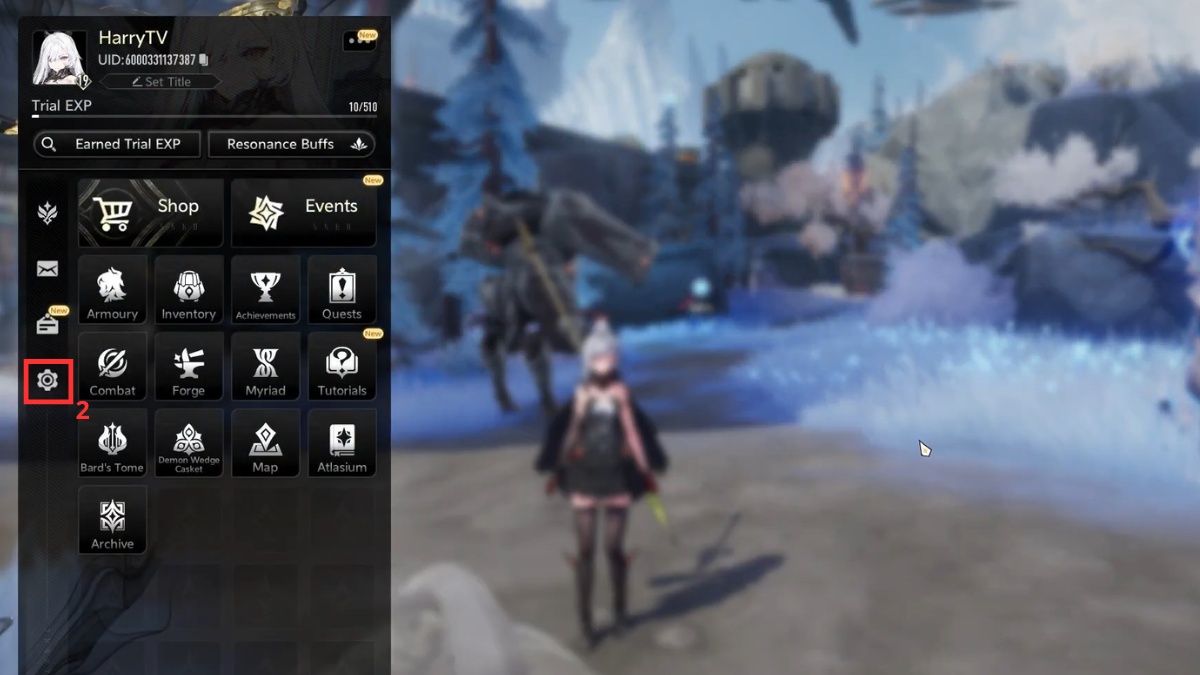Open the mail envelope icon

tap(47, 268)
